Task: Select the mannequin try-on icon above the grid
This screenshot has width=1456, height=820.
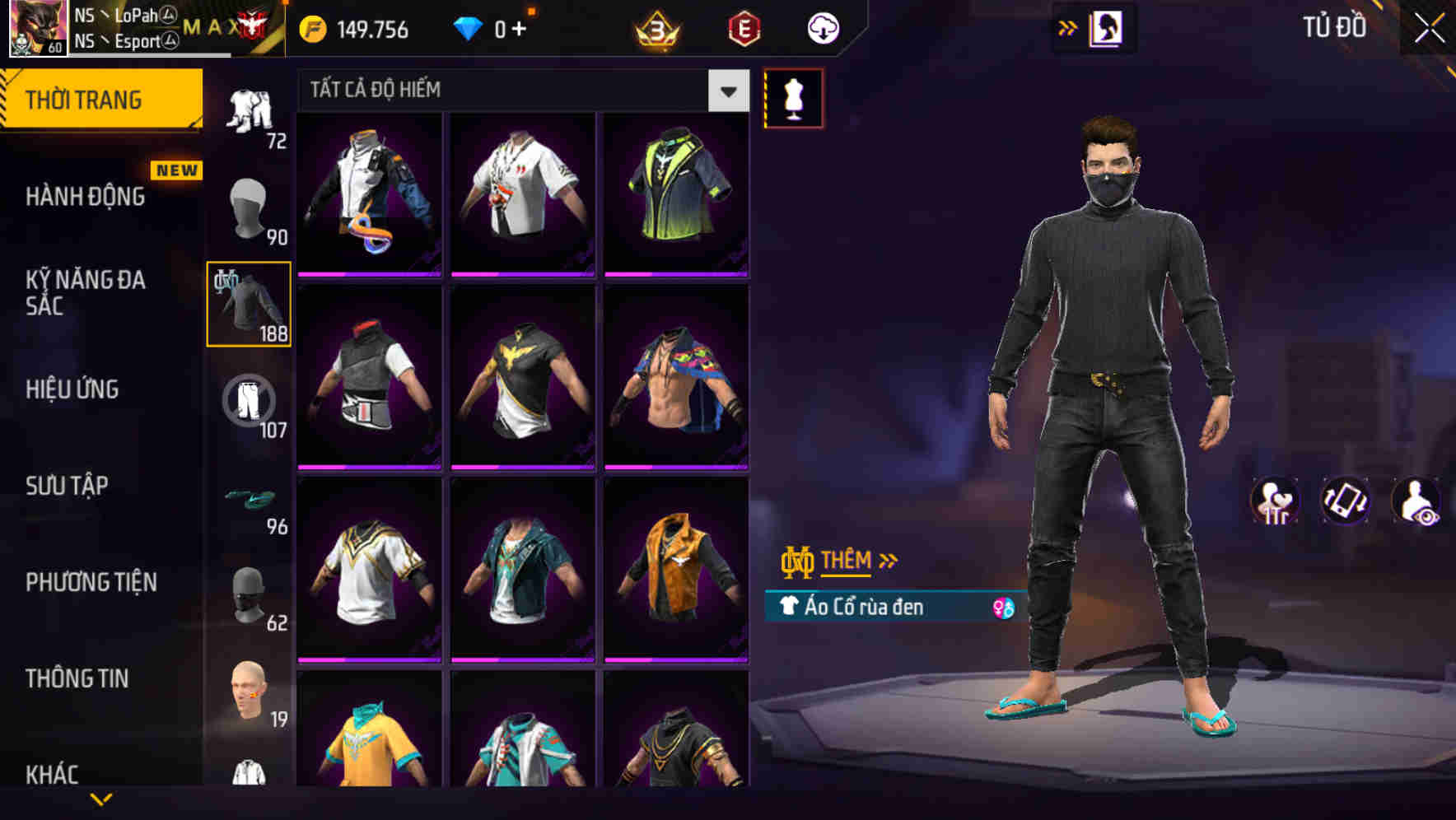Action: tap(793, 97)
